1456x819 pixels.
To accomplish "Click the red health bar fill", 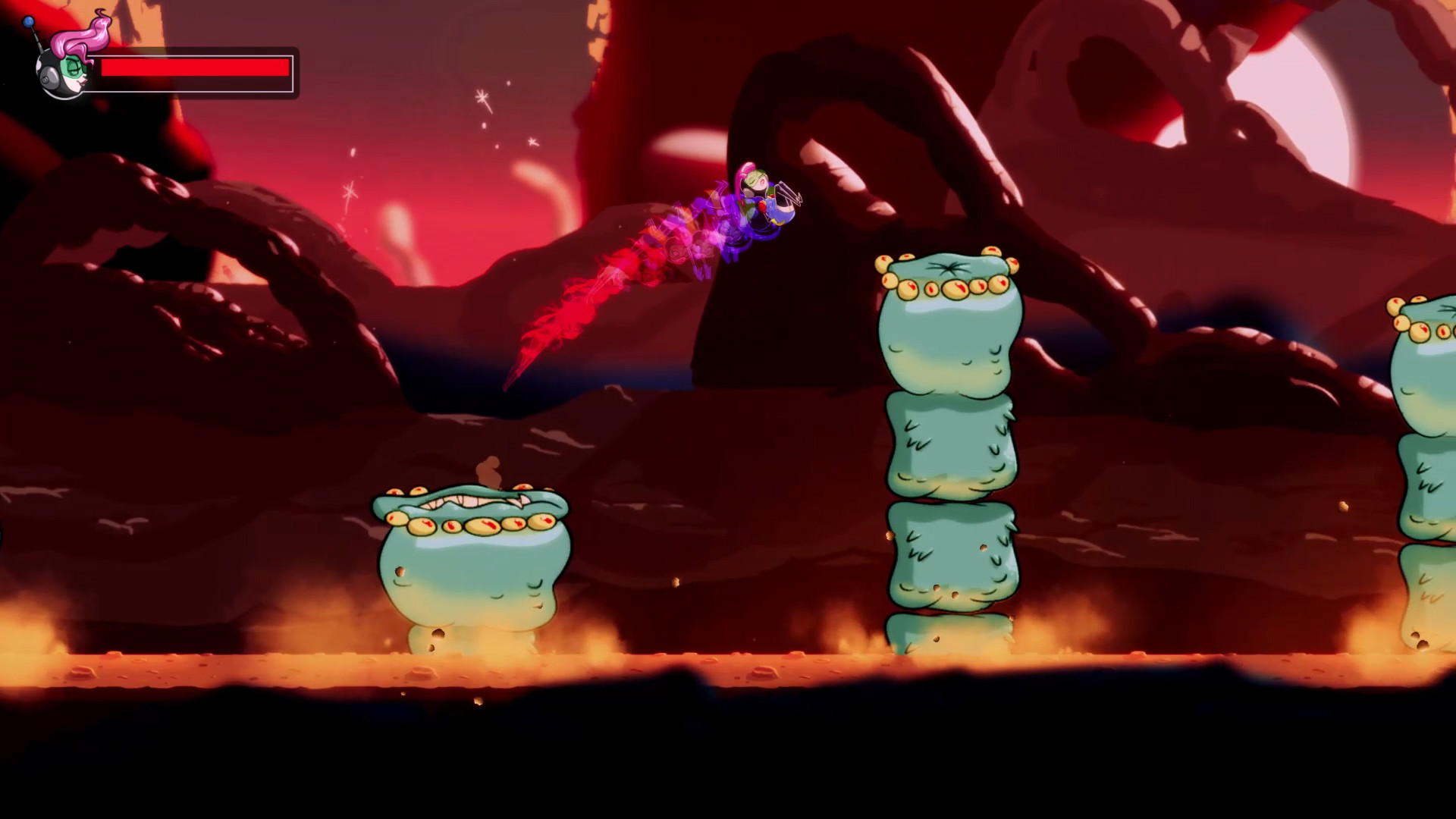I will [x=197, y=67].
